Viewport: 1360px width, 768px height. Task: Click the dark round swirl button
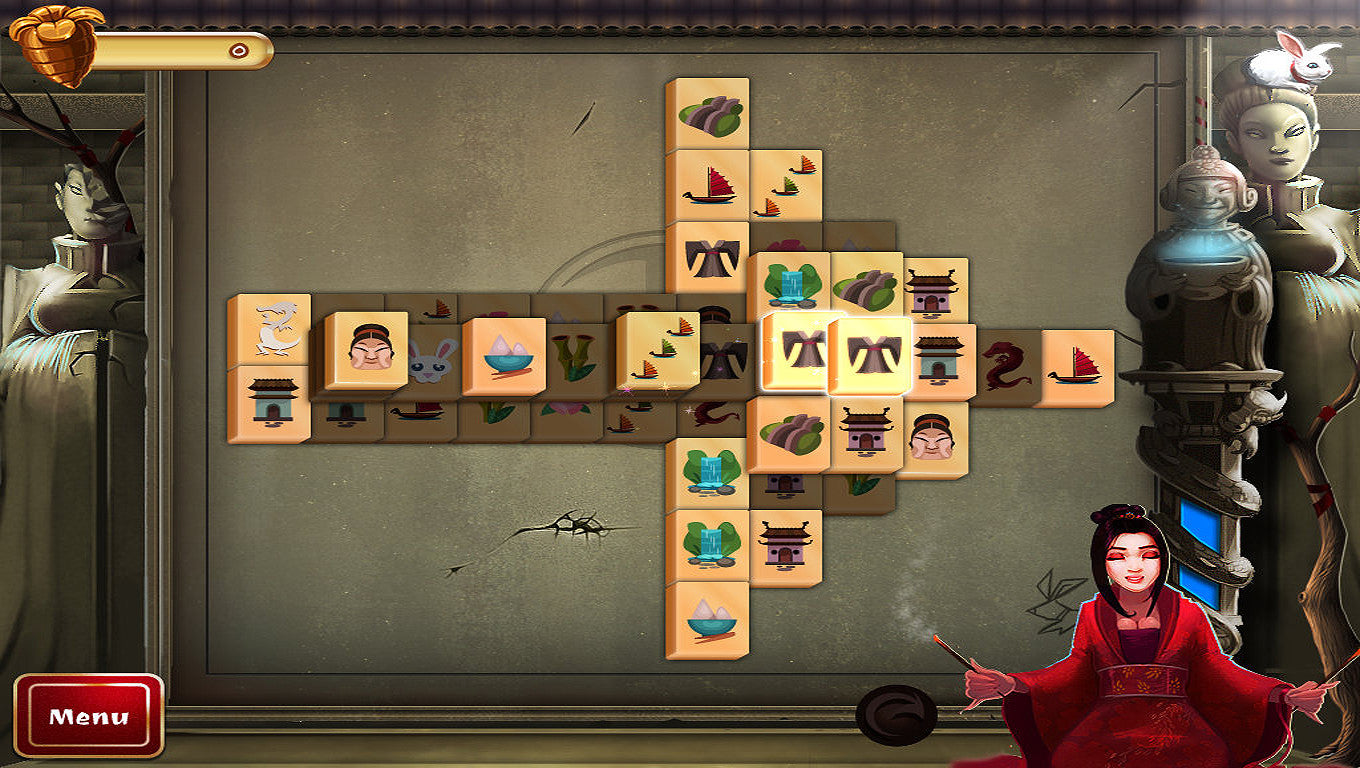pos(896,715)
